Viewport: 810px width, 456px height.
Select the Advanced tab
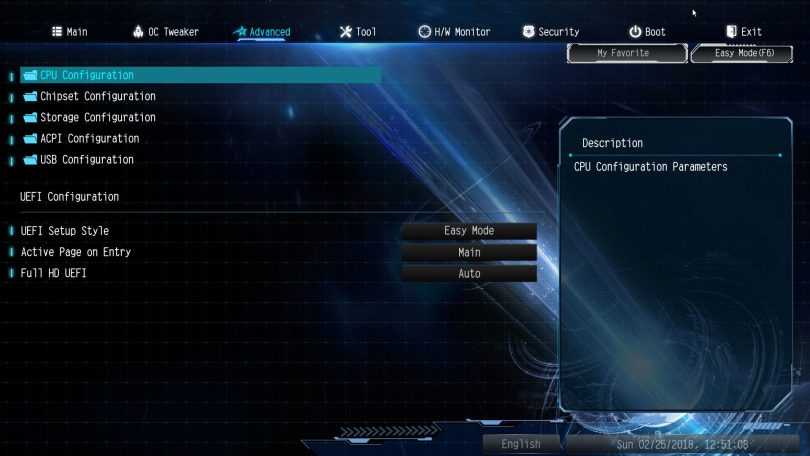262,32
